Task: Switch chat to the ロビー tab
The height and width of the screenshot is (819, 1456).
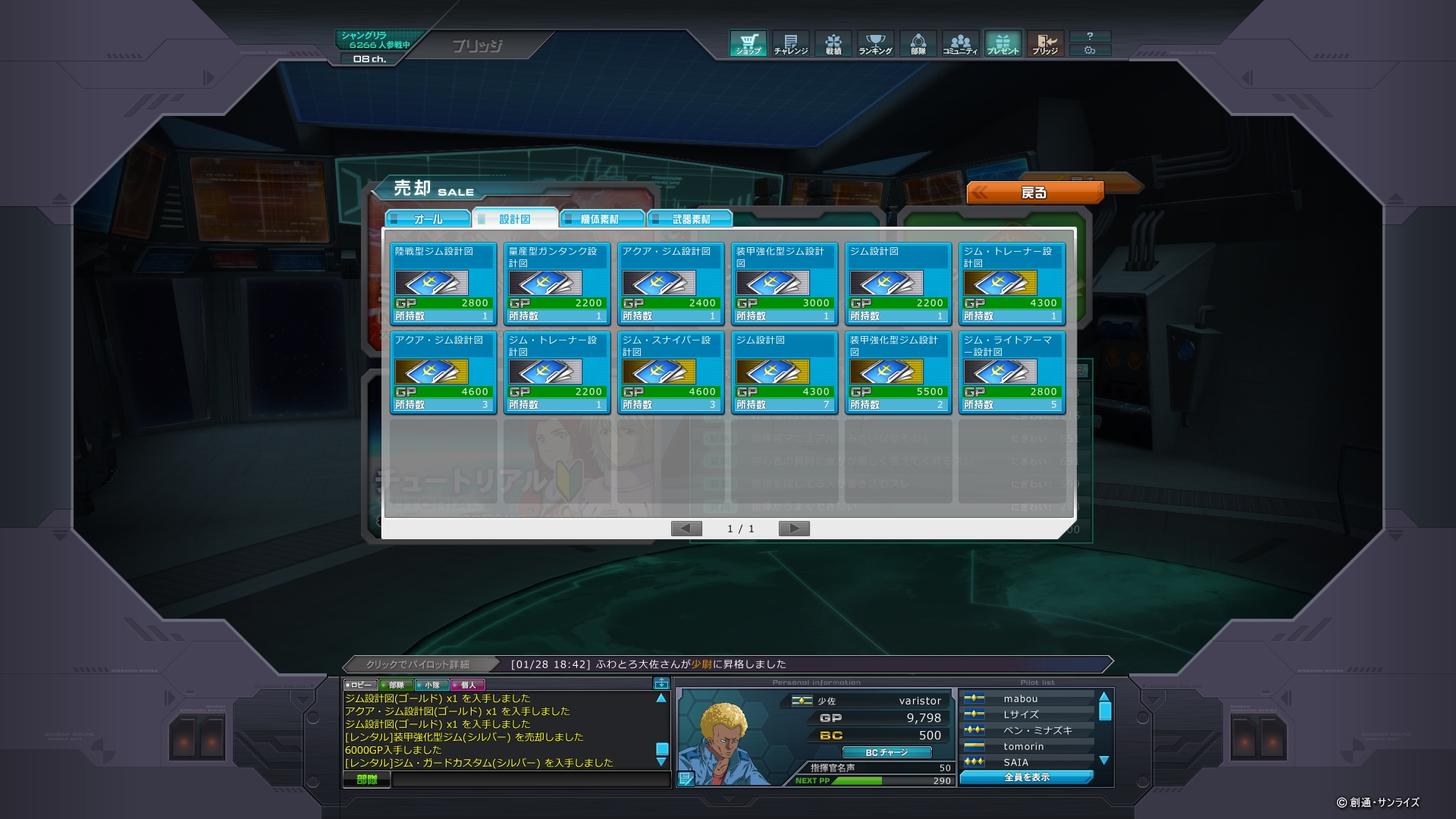Action: [x=359, y=685]
